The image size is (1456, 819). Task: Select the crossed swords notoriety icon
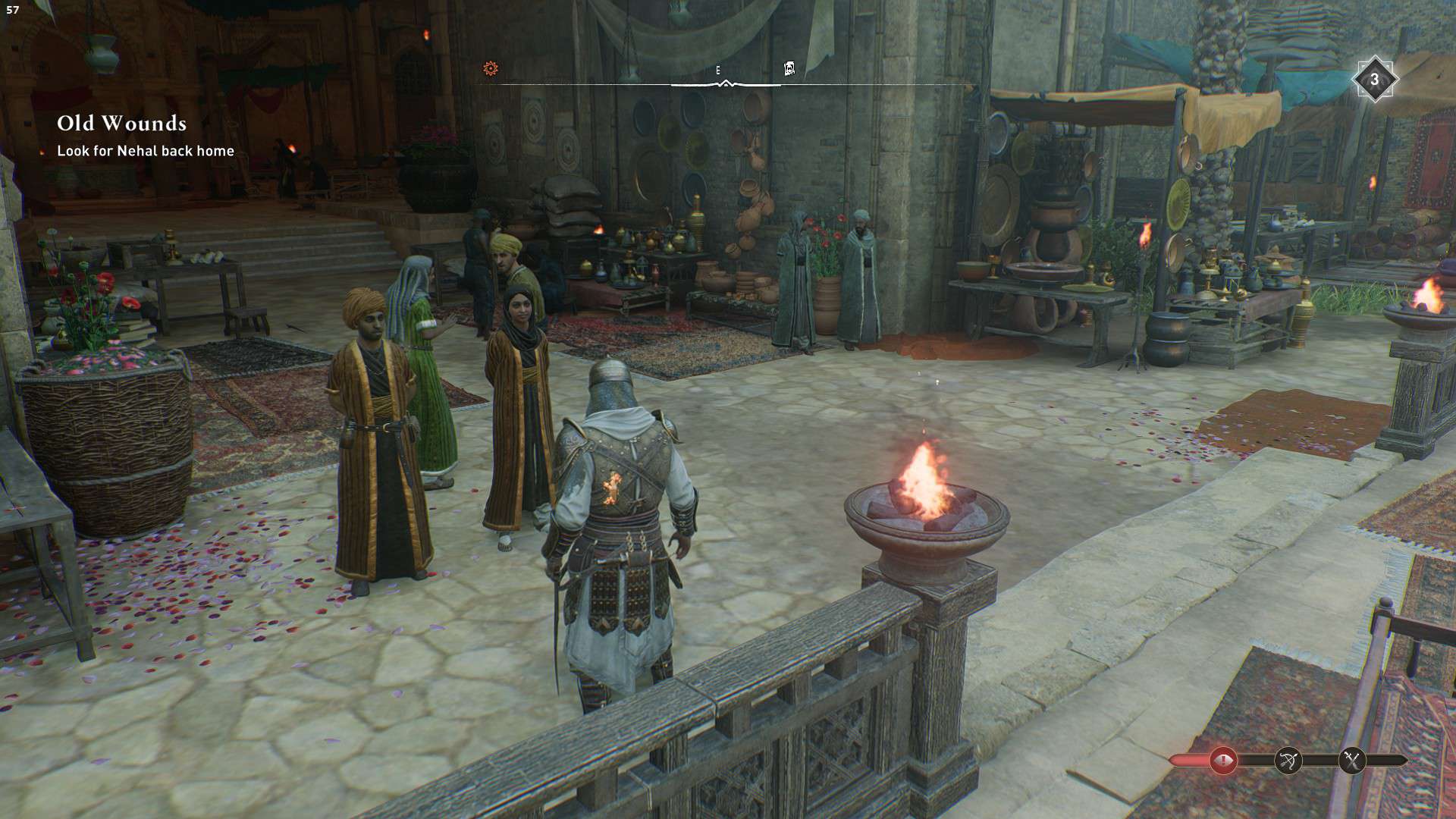coord(1352,760)
